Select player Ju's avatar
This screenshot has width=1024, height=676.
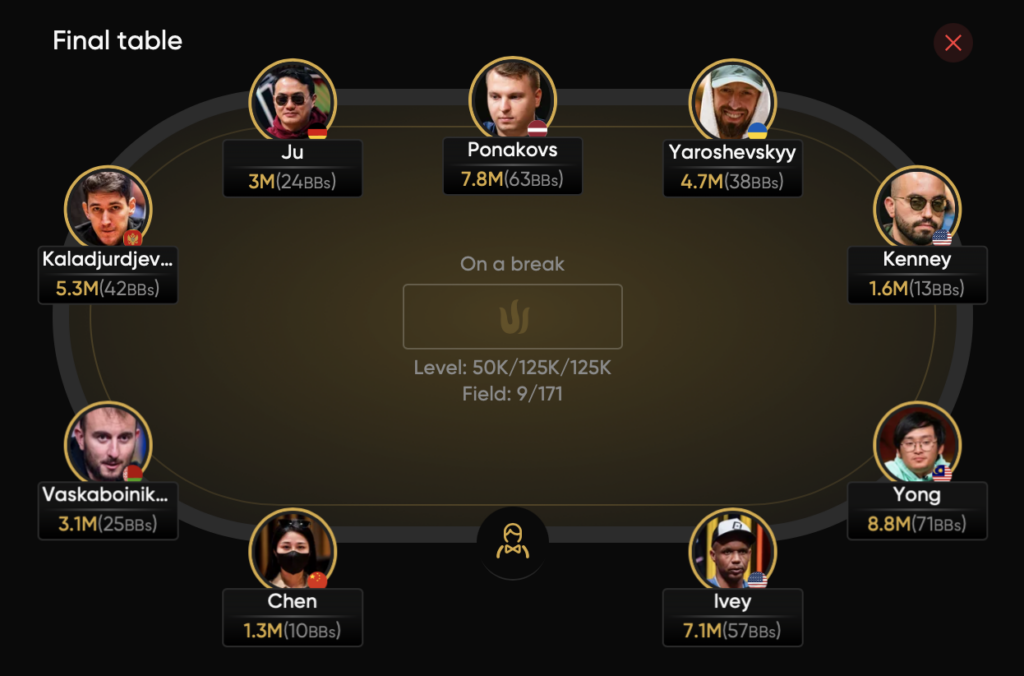tap(292, 101)
